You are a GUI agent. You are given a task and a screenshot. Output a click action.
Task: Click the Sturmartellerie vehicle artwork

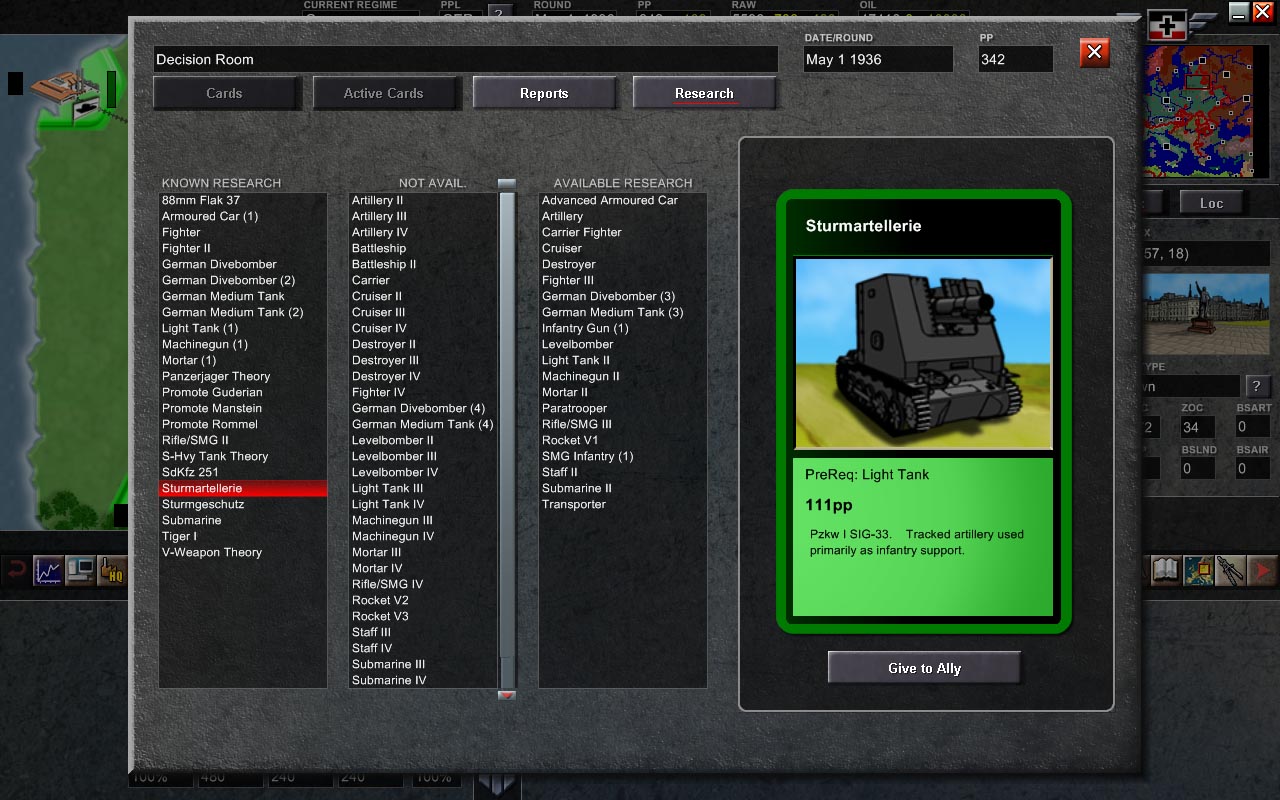[922, 352]
